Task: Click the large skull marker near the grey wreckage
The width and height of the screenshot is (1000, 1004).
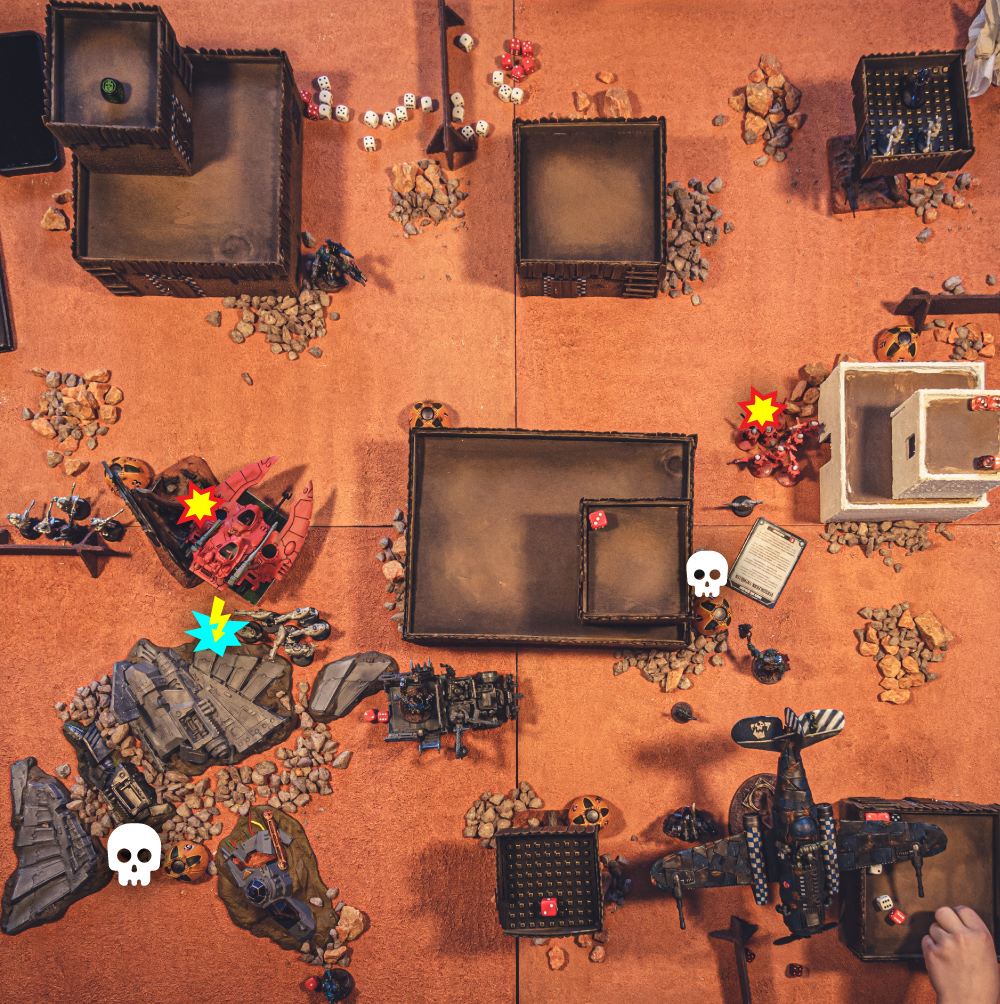Action: click(x=134, y=853)
